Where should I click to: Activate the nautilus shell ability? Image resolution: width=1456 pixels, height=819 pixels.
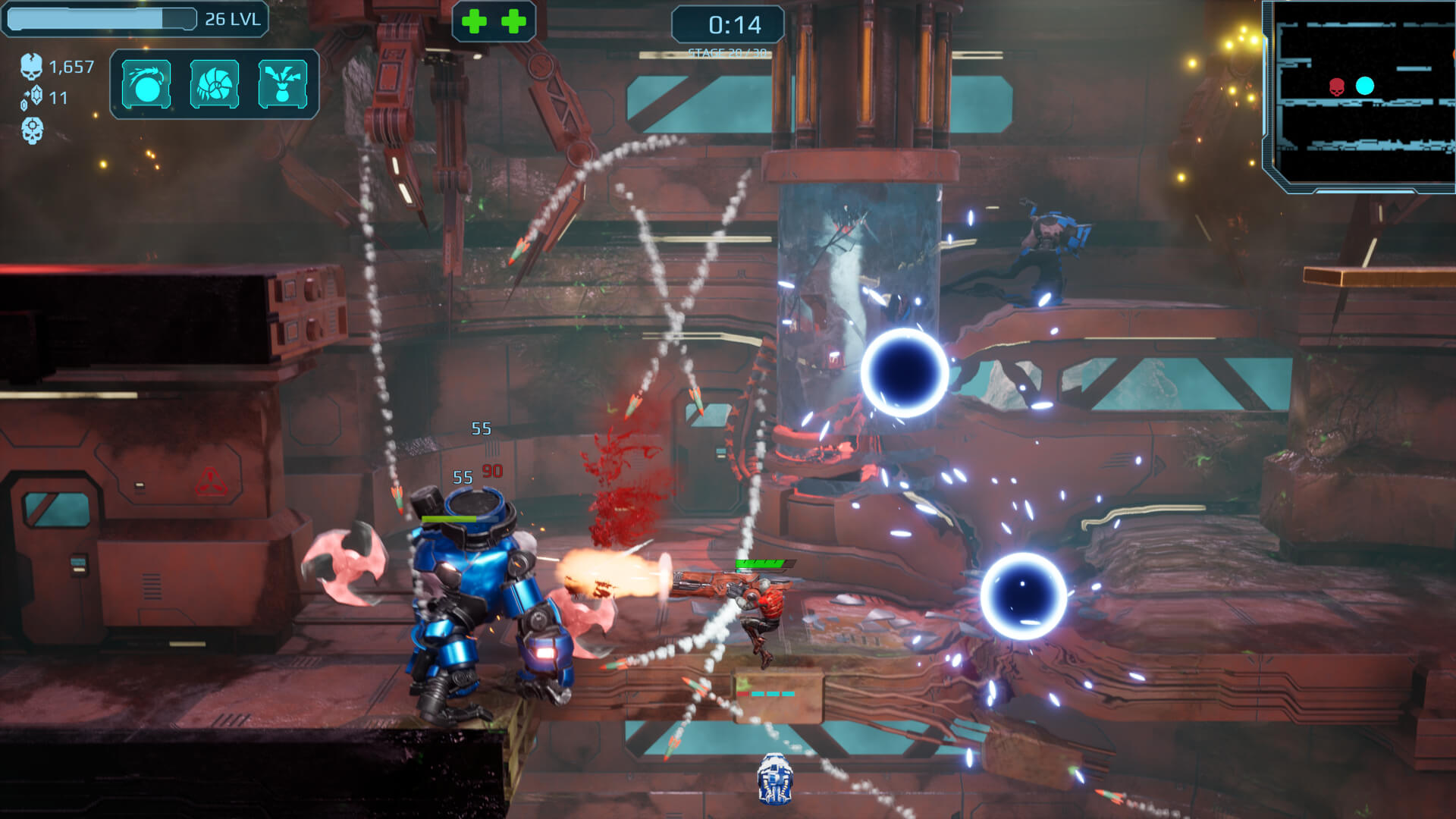coord(214,83)
